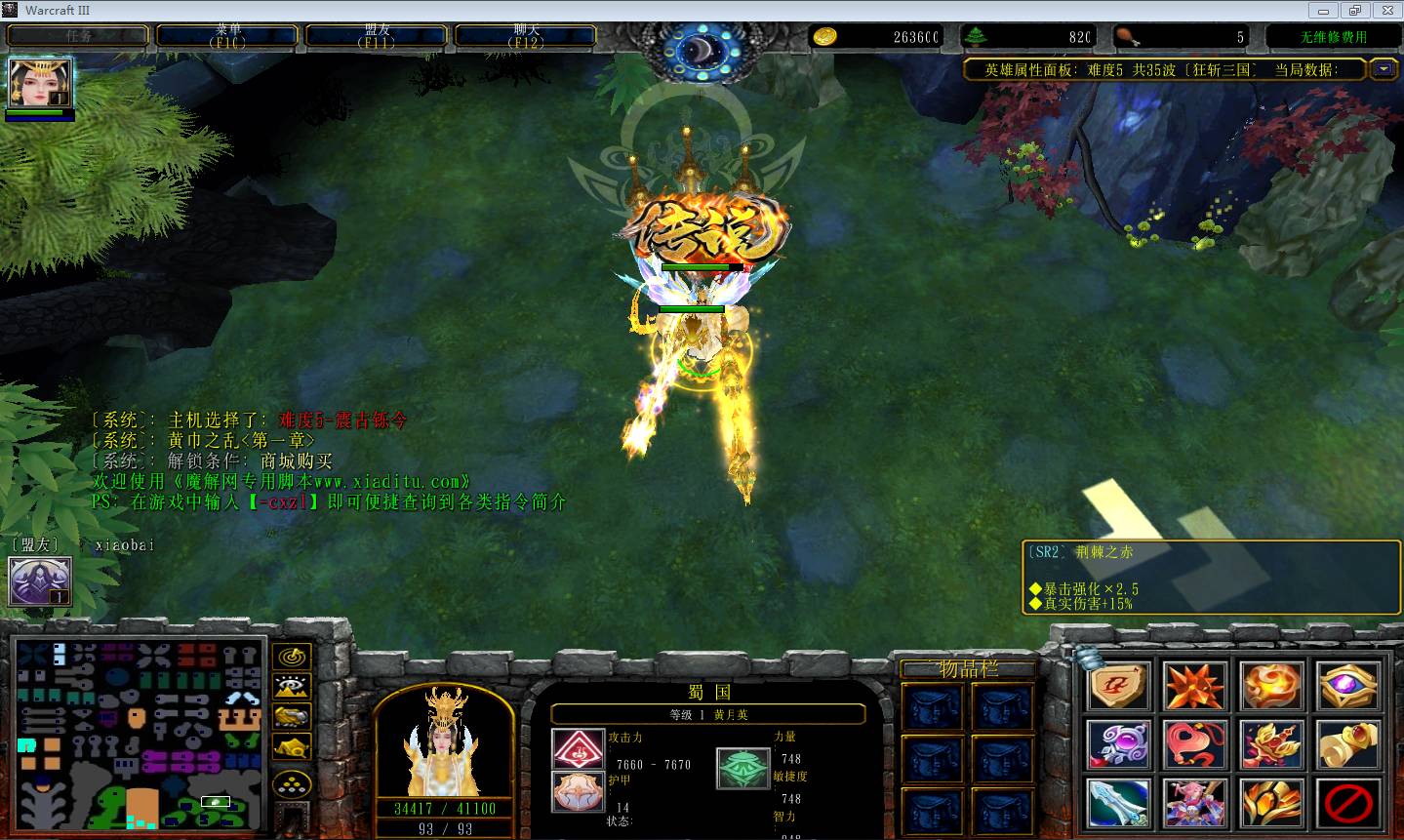The height and width of the screenshot is (840, 1404).
Task: Open the 菜单 (F10) game menu
Action: coord(228,36)
